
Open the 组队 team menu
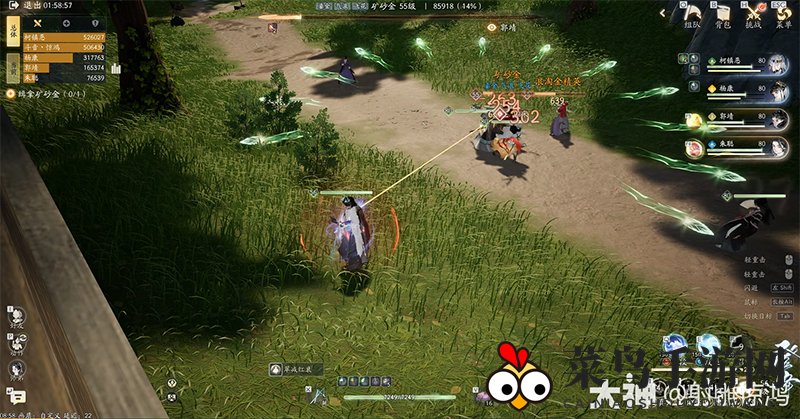(692, 14)
